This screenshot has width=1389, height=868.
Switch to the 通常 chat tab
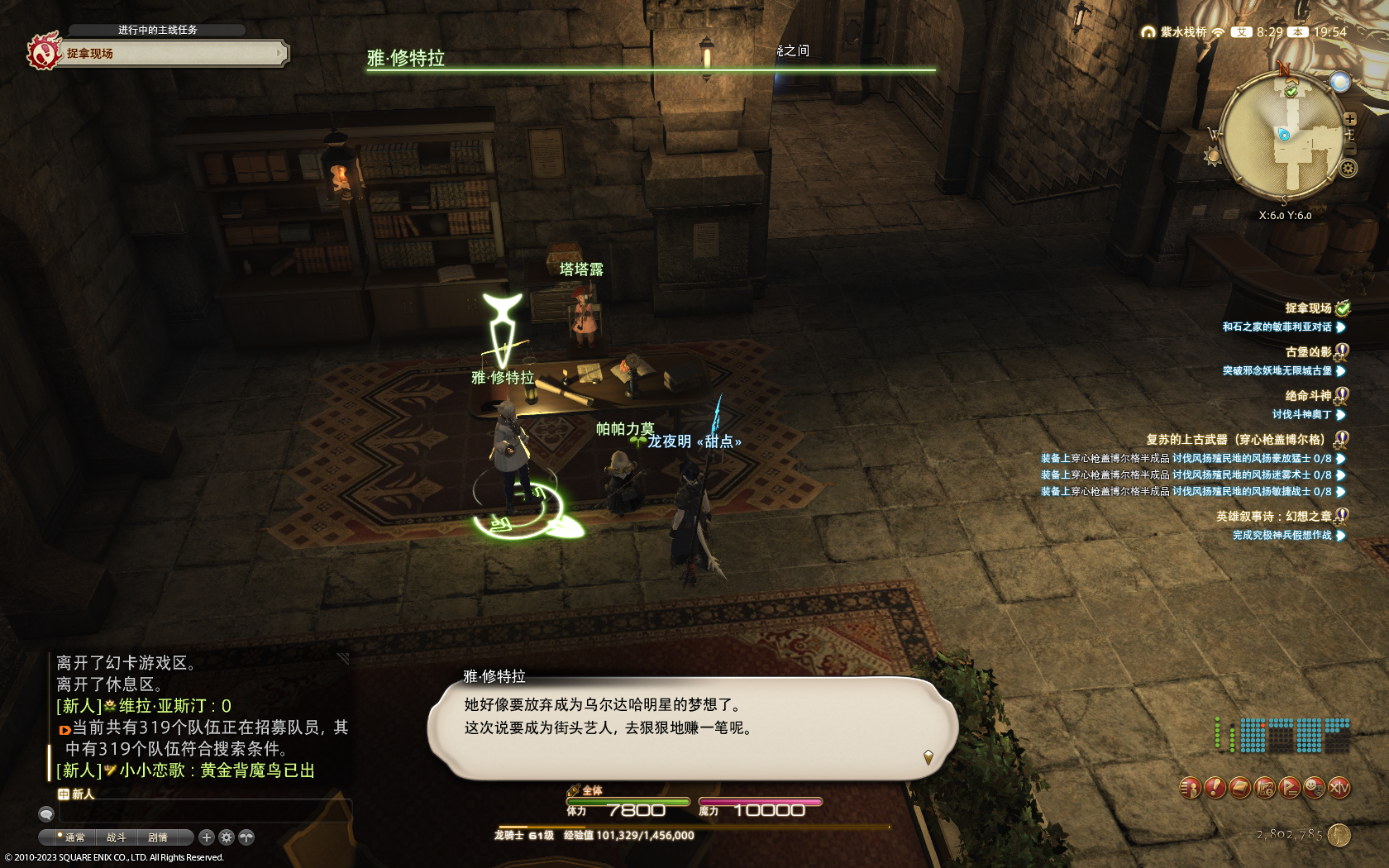[x=74, y=837]
